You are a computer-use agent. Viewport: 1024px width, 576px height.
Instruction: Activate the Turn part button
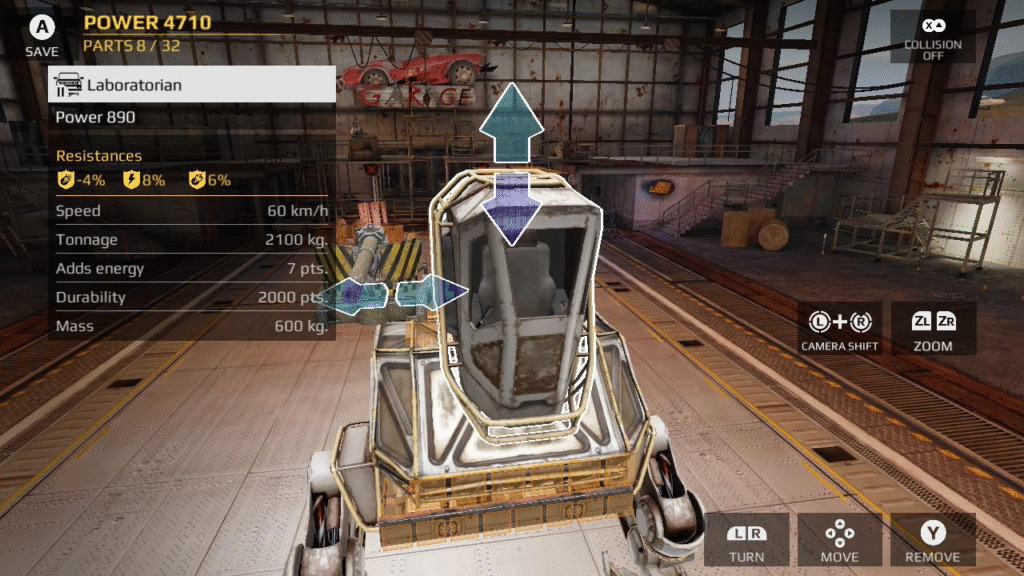coord(746,540)
